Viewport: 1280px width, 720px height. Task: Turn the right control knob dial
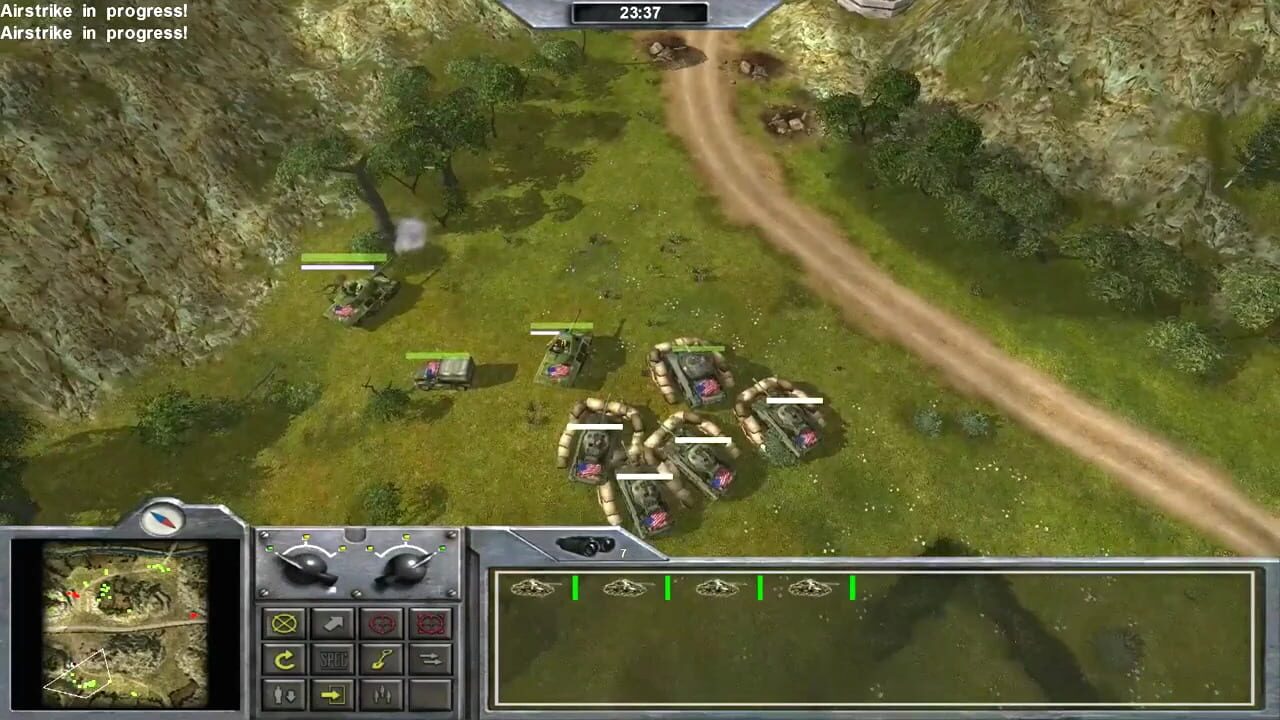405,565
